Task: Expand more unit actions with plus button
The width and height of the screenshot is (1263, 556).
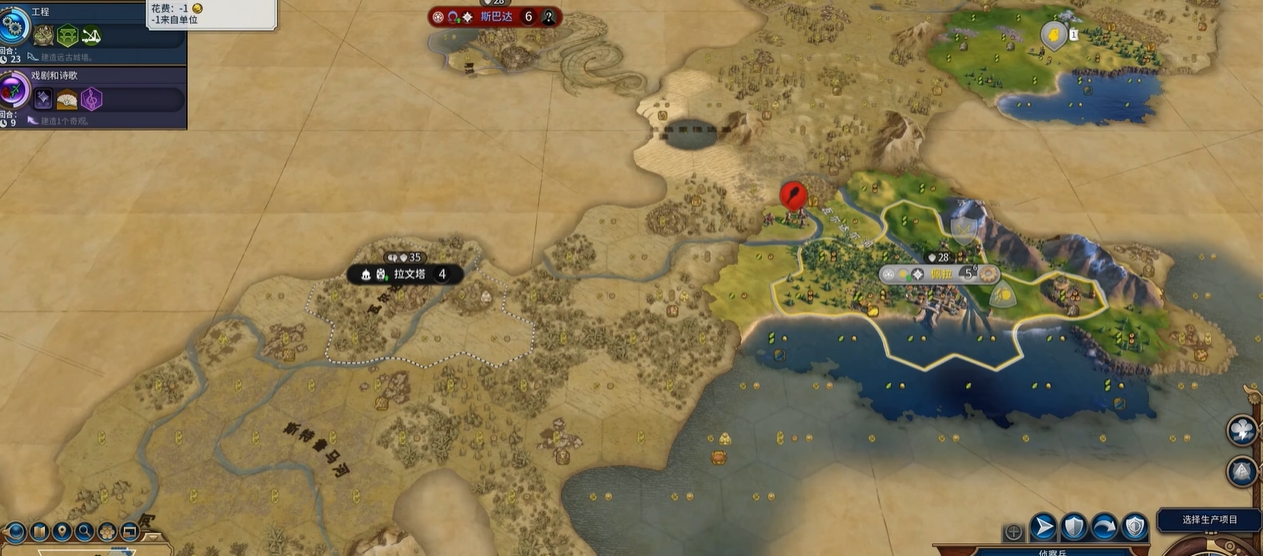Action: (1014, 532)
